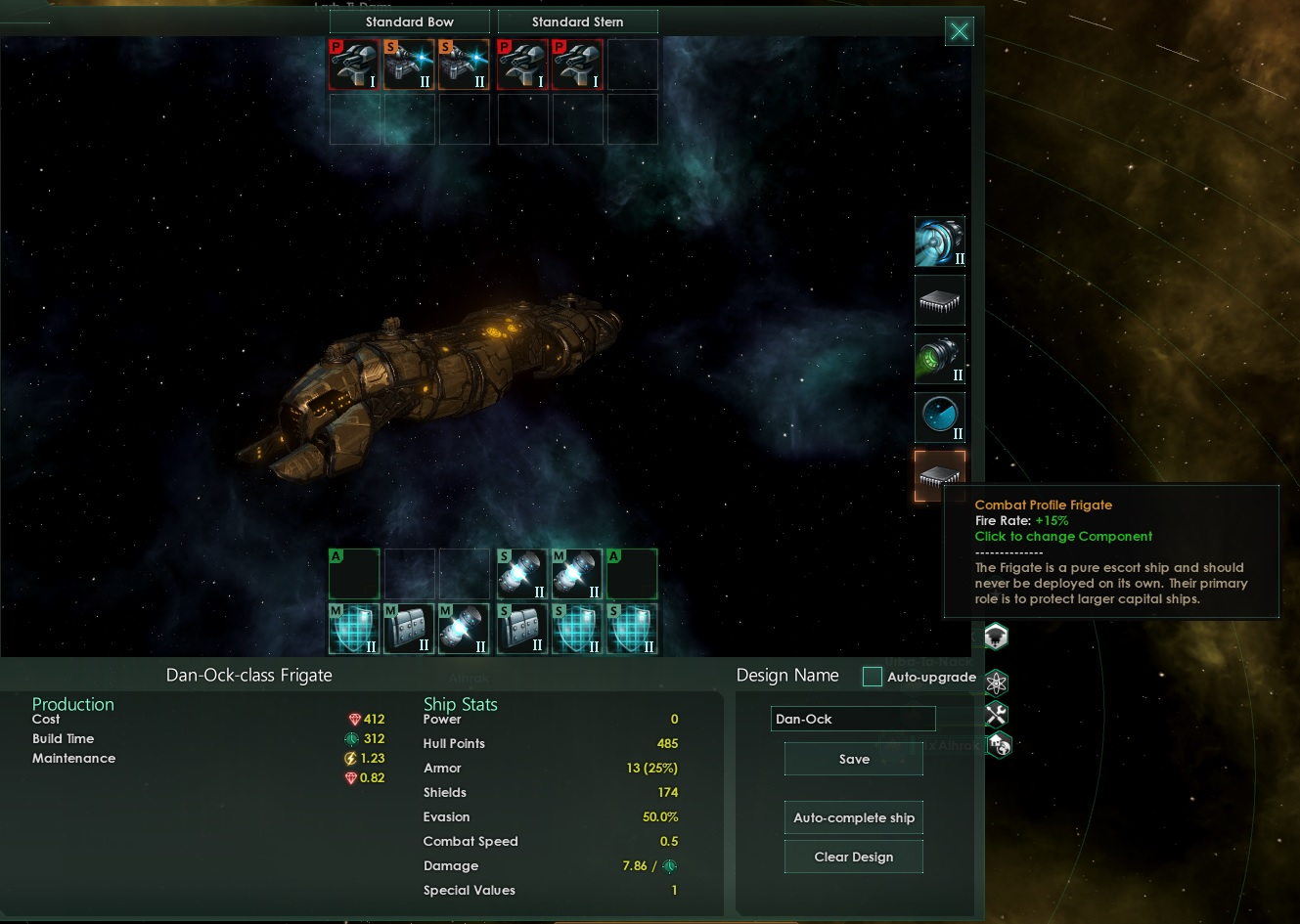The height and width of the screenshot is (924, 1300).
Task: Focus the Design Name text field
Action: (x=852, y=719)
